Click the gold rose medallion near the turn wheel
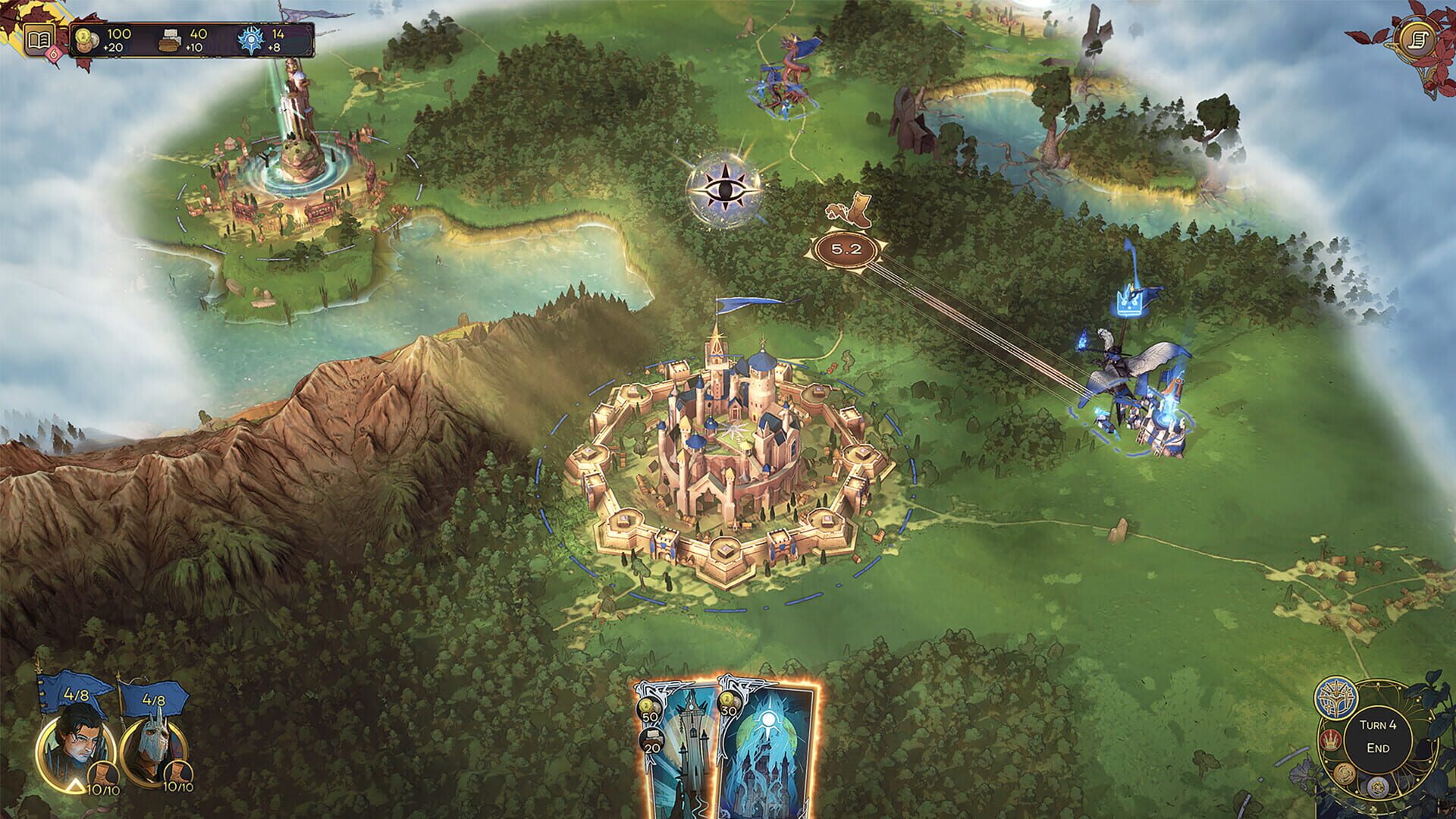 pyautogui.click(x=1344, y=774)
